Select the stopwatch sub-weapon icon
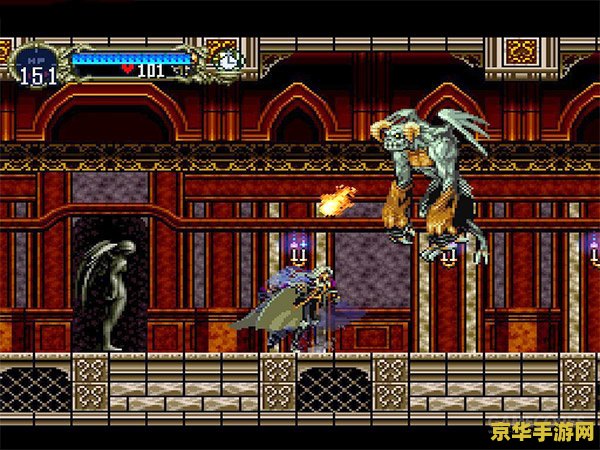Screen dimensions: 600x450 point(229,60)
